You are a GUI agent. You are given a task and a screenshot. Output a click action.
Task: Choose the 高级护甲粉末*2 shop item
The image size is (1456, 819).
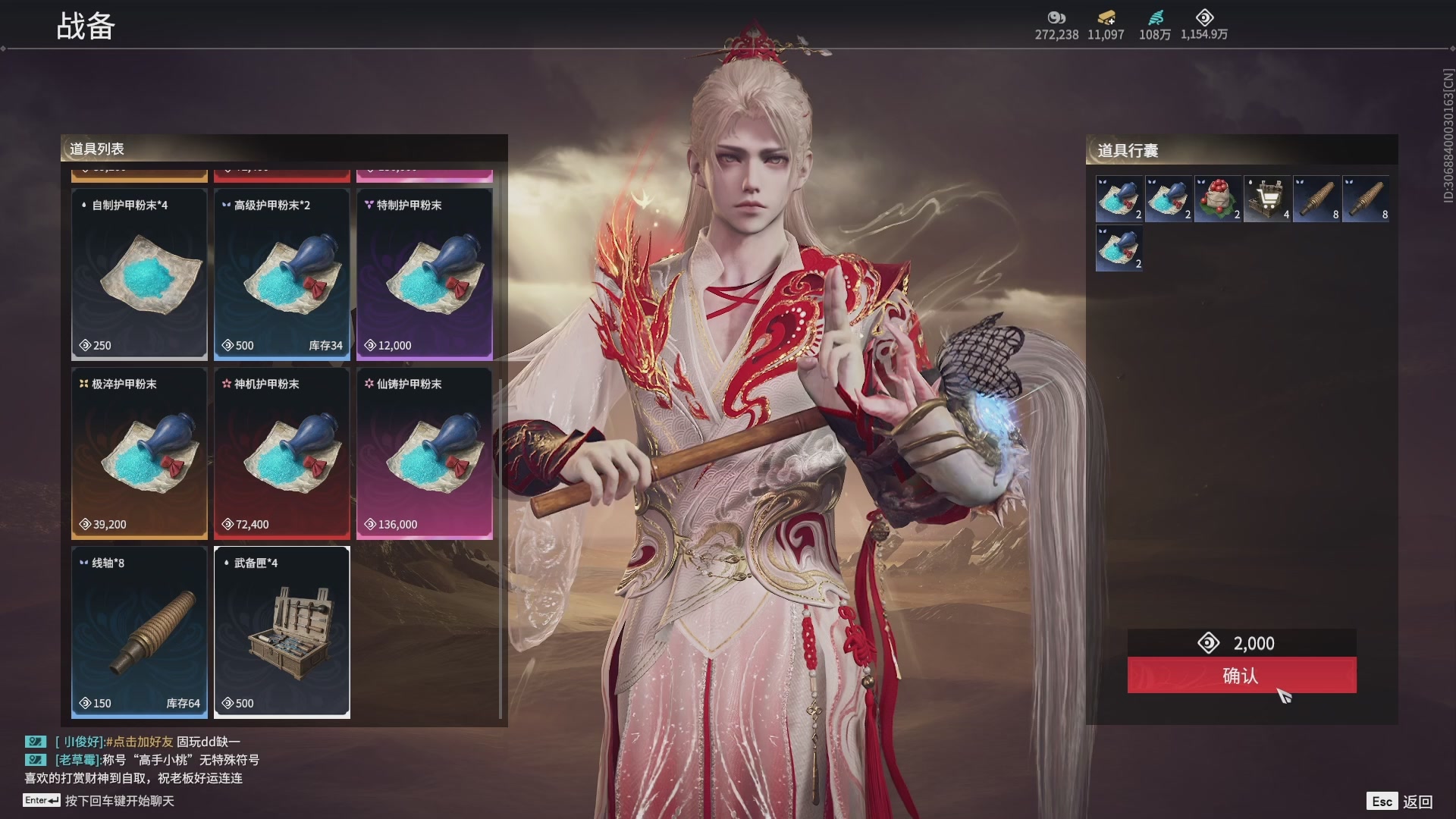point(282,275)
